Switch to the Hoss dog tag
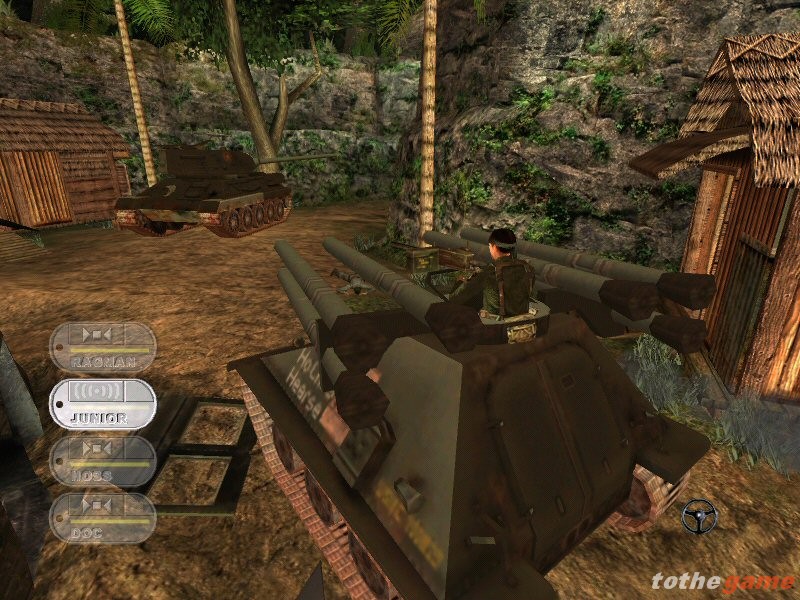800x600 pixels. (103, 460)
